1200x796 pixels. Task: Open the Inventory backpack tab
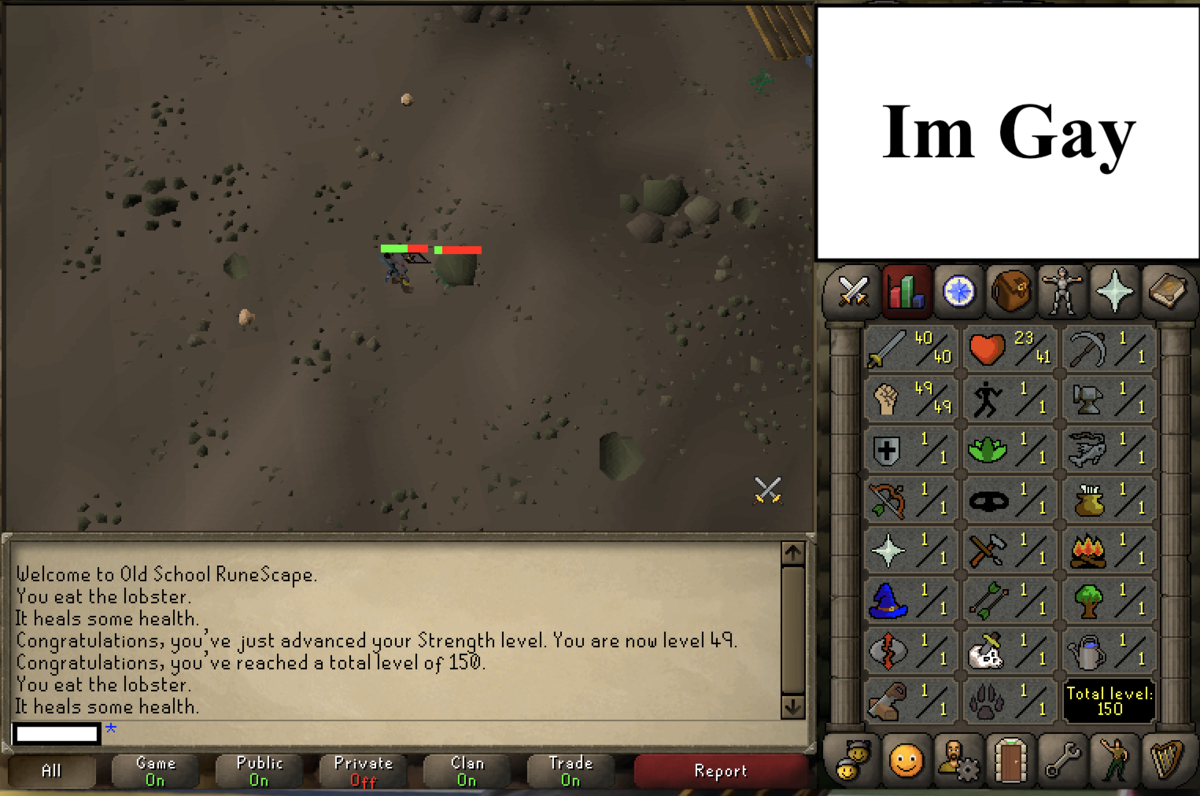click(1011, 292)
